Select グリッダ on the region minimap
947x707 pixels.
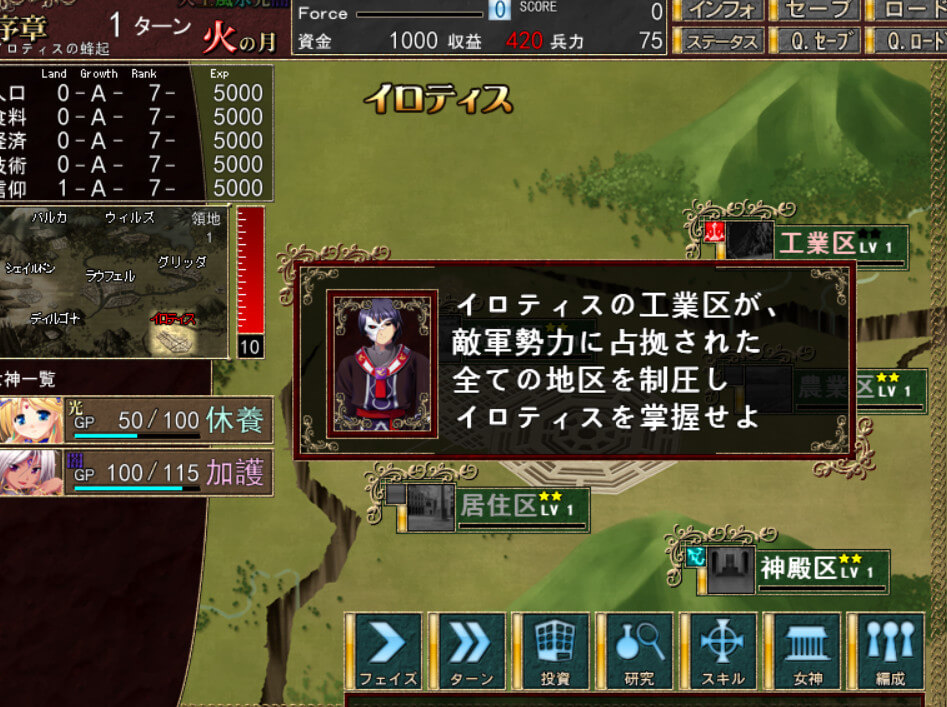click(181, 262)
